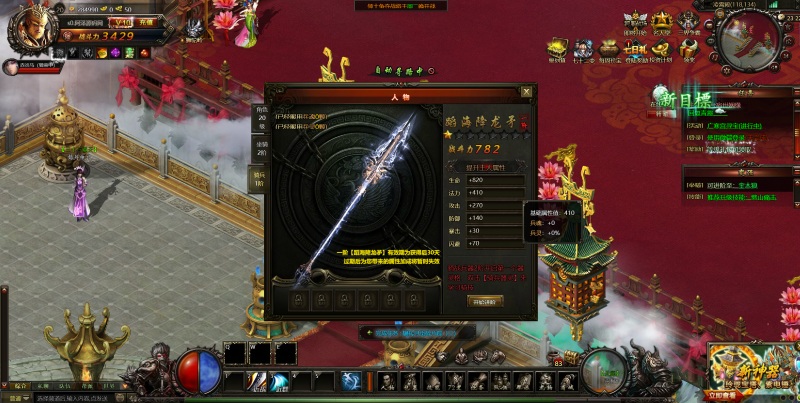
Task: Activate the white slash skill on hotbar
Action: (x=257, y=380)
